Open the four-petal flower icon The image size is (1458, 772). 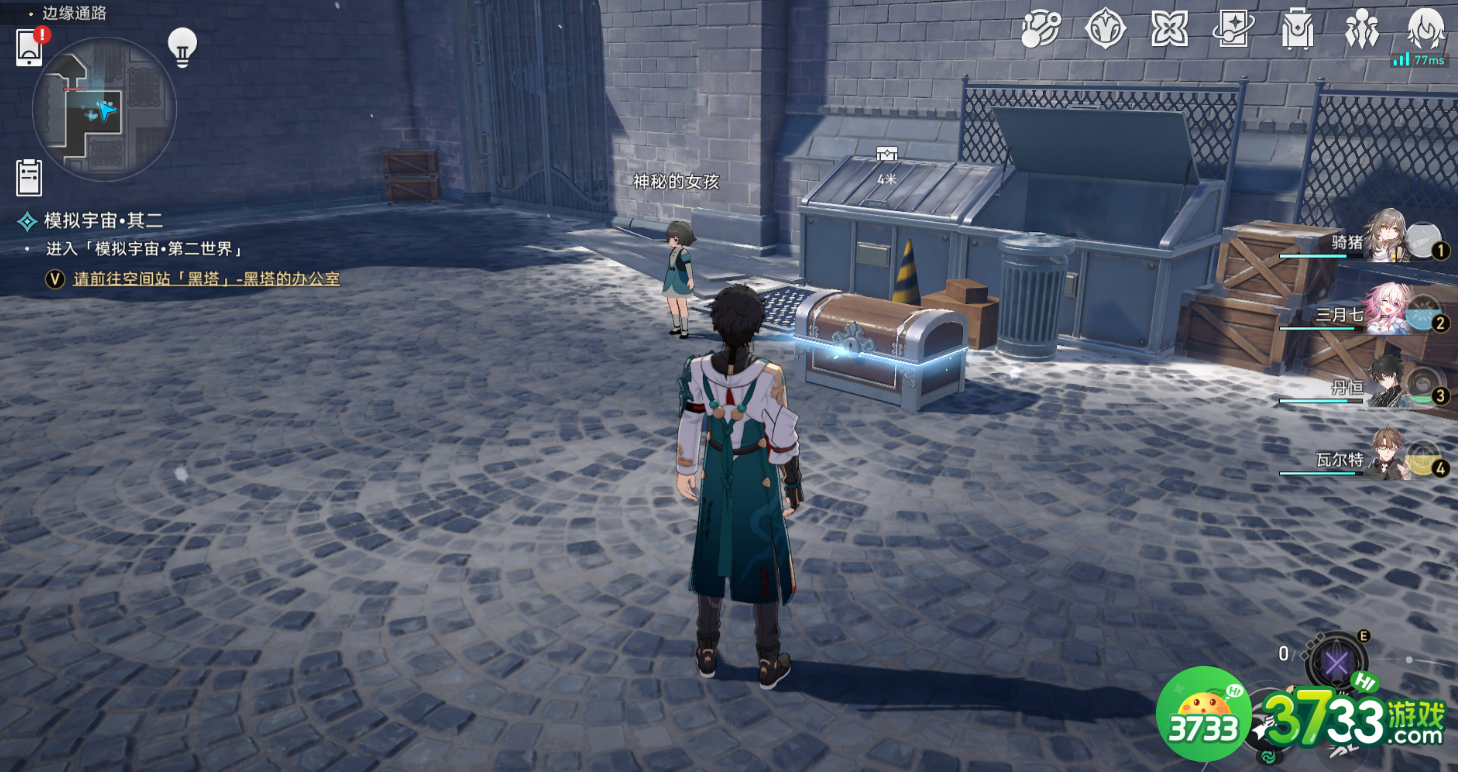(x=1169, y=30)
